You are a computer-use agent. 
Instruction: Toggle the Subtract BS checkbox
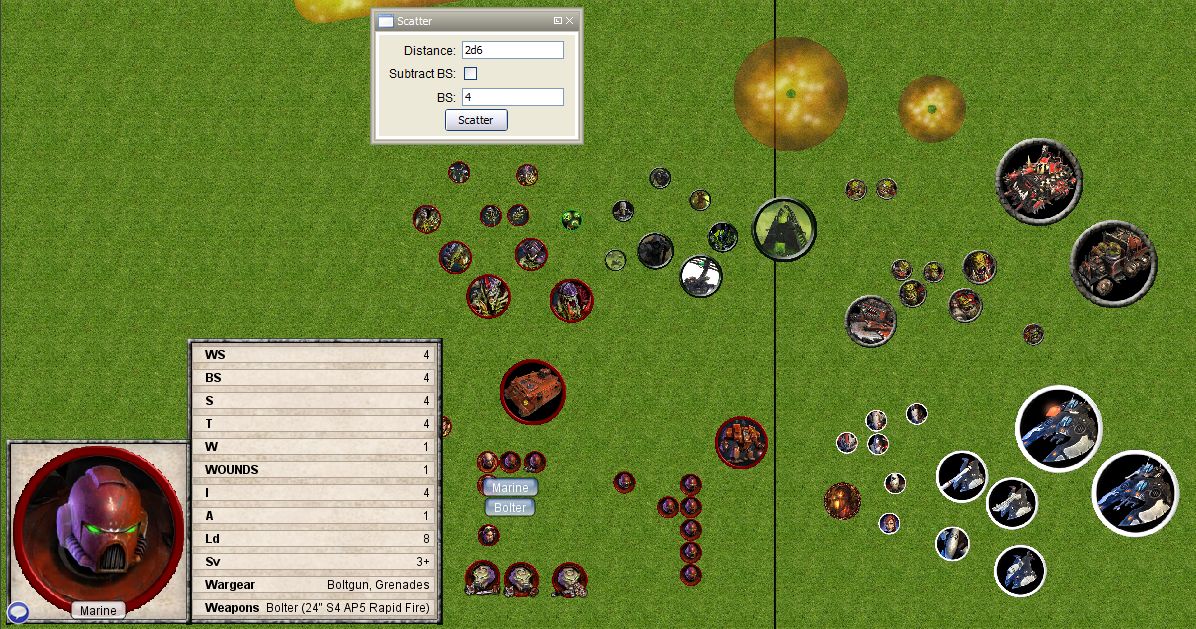tap(471, 74)
